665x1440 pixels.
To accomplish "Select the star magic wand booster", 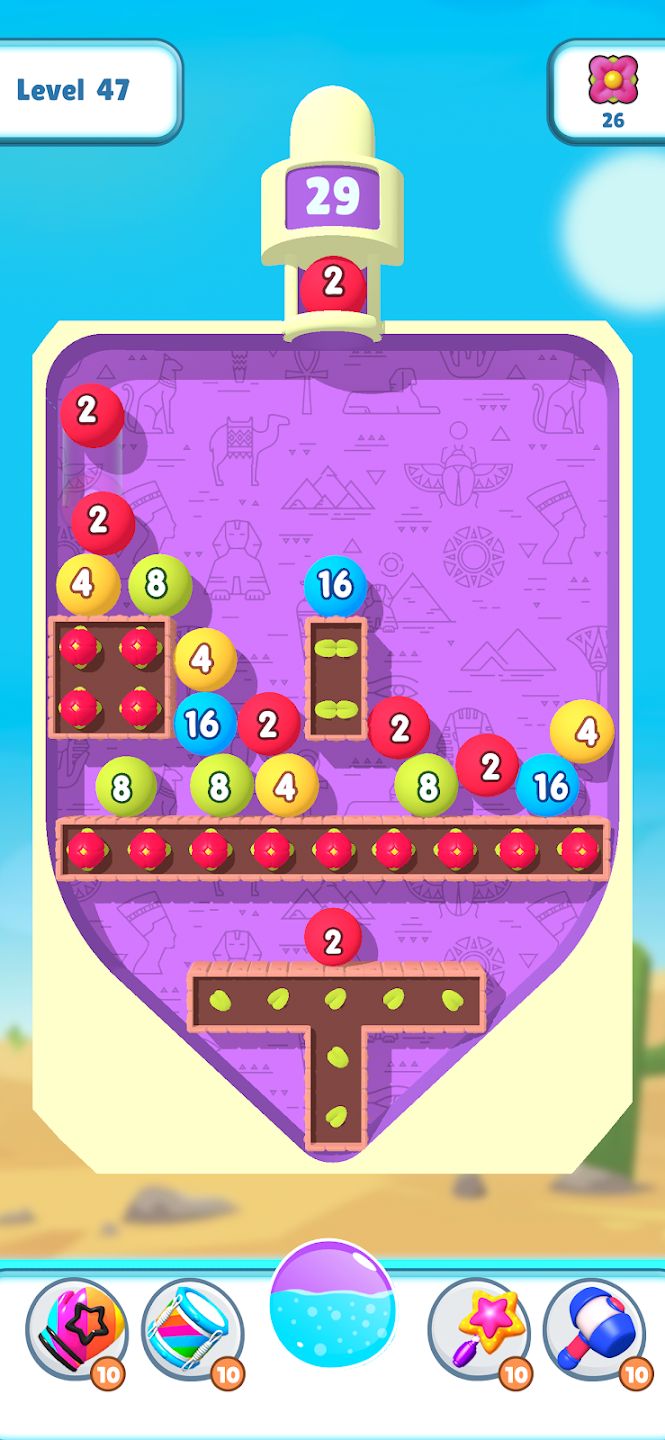I will coord(479,1329).
